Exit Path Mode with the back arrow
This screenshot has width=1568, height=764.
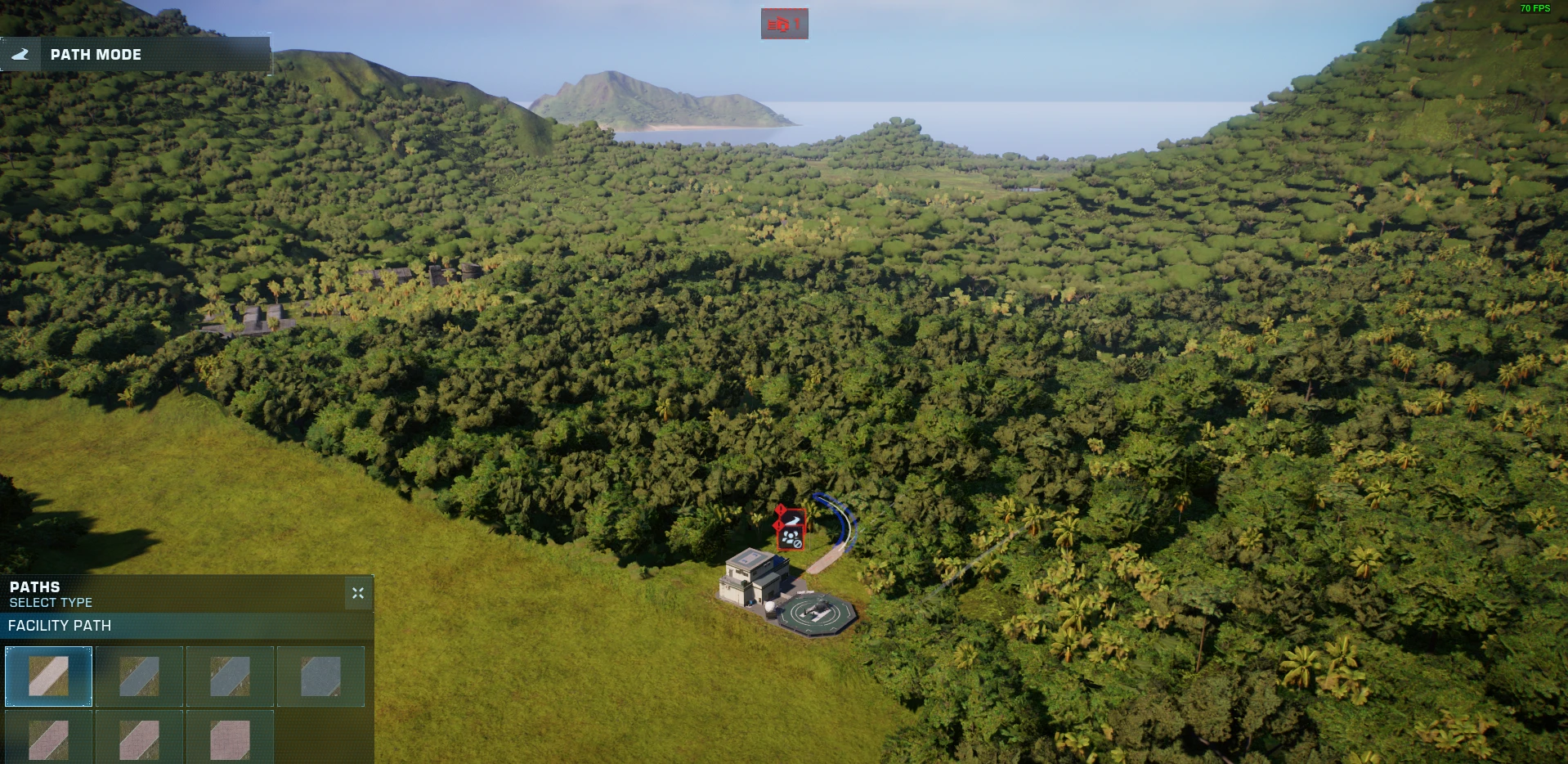pyautogui.click(x=20, y=55)
